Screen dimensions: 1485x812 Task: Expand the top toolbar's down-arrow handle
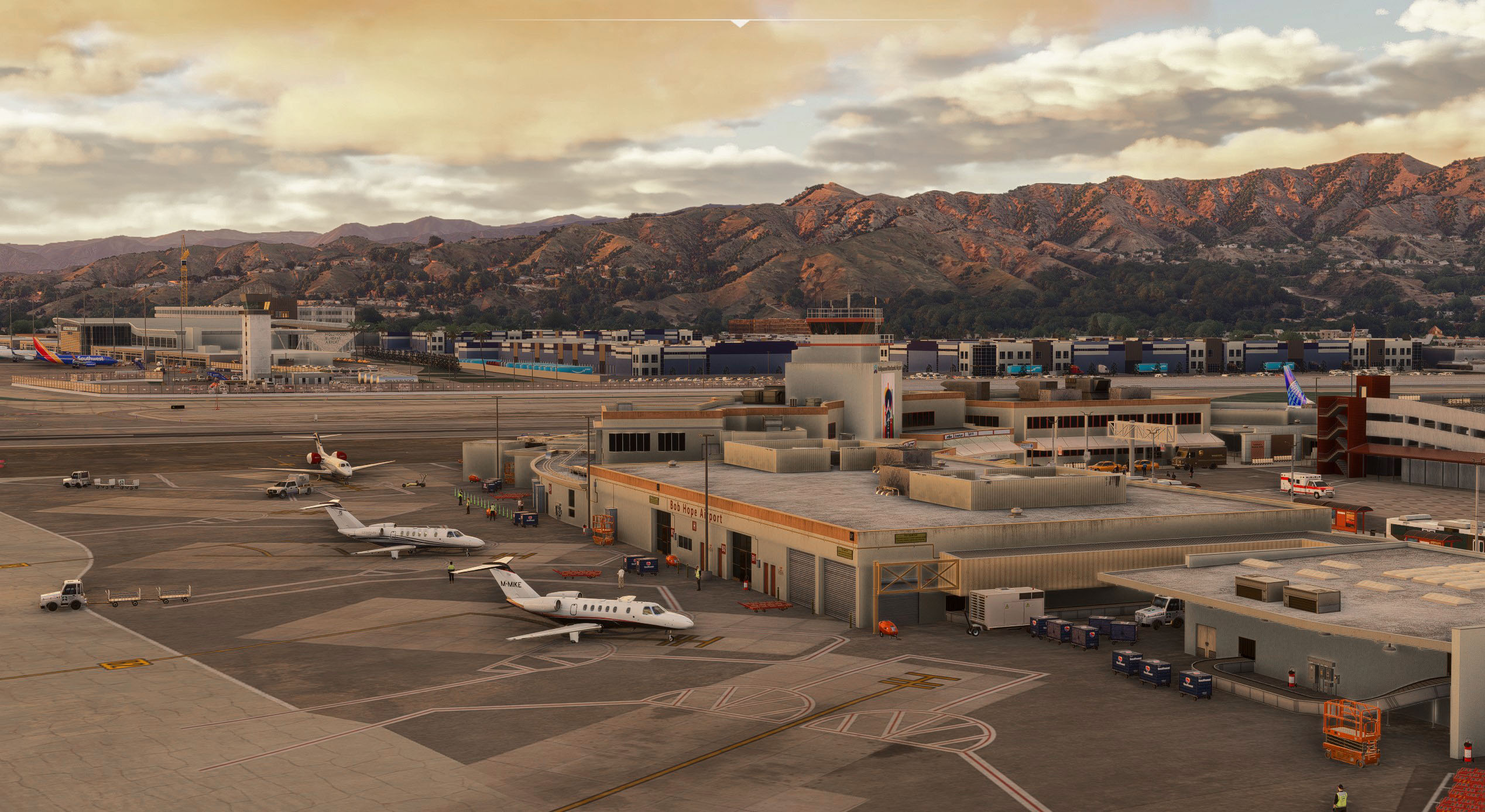740,23
